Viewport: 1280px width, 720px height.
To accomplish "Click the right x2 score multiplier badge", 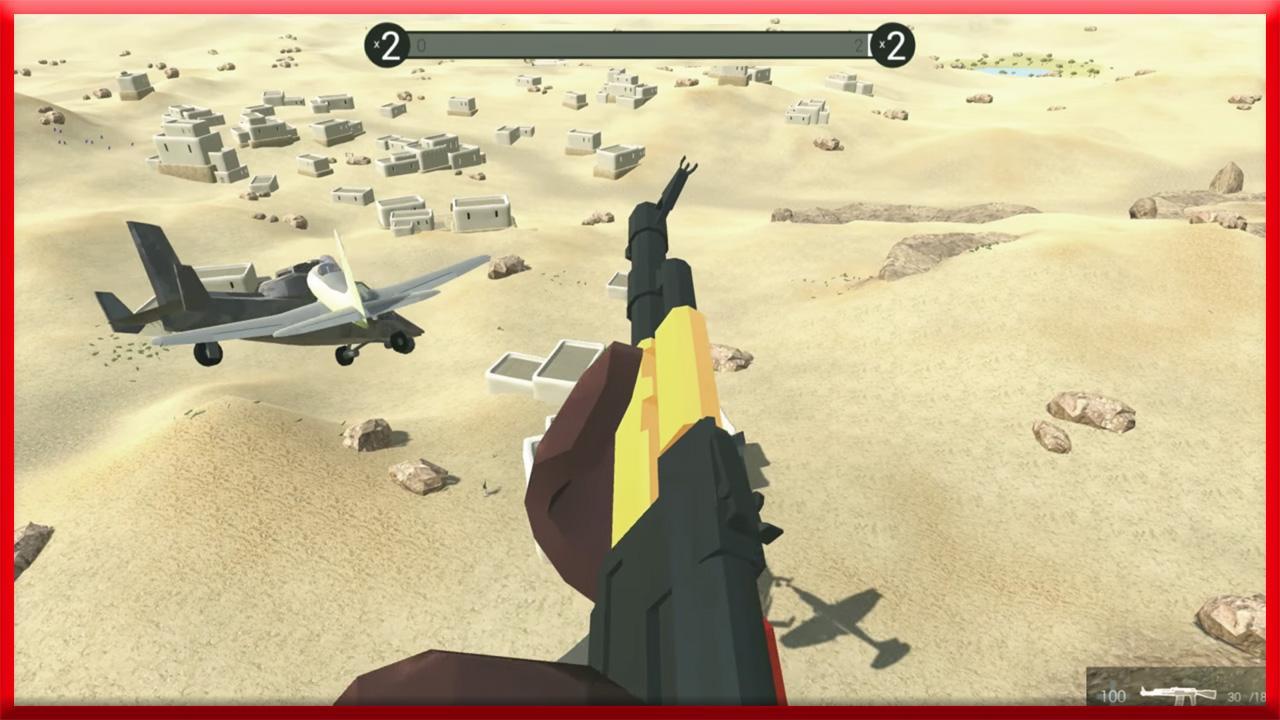I will [895, 45].
